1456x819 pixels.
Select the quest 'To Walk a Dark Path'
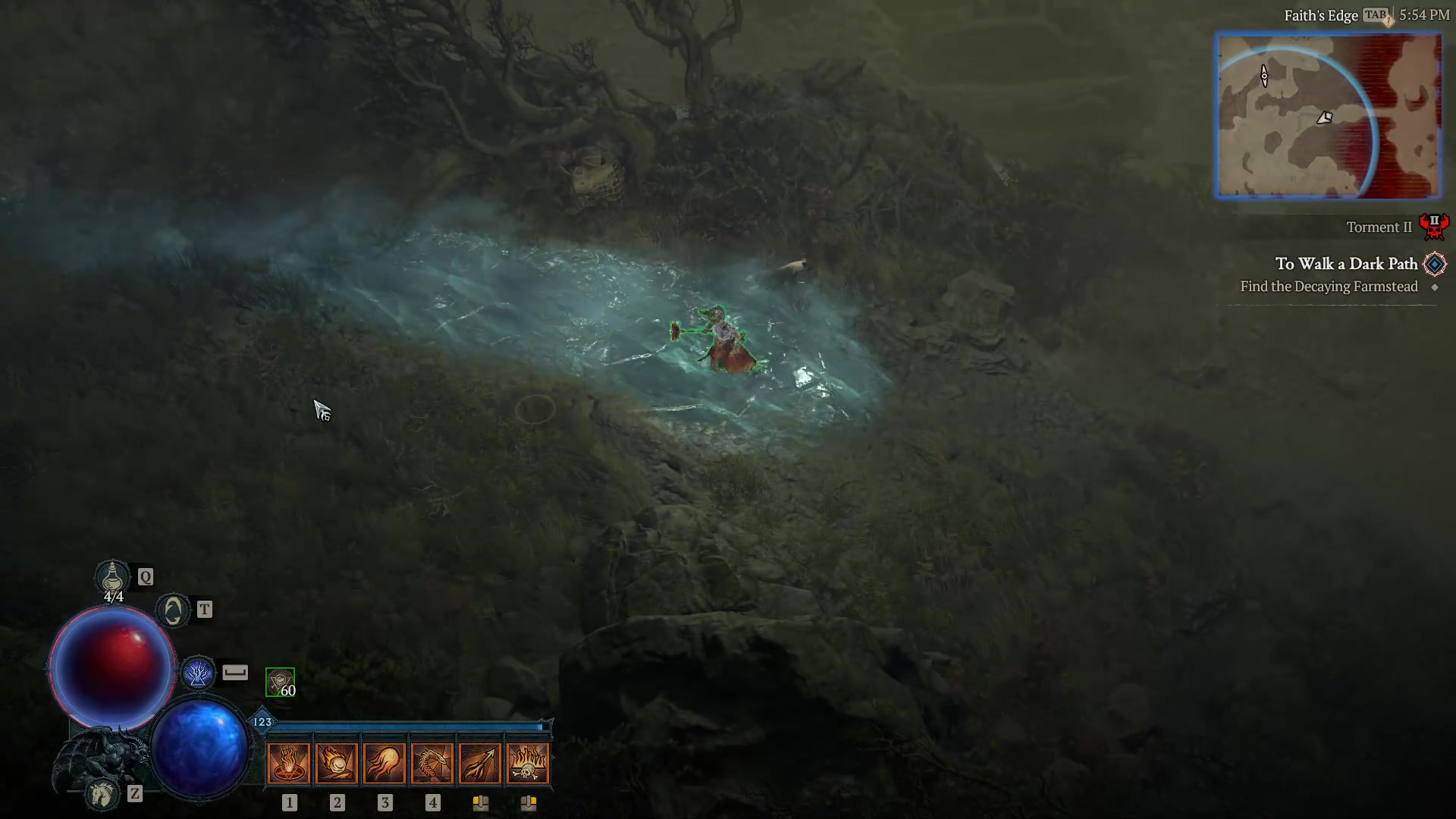pyautogui.click(x=1346, y=264)
